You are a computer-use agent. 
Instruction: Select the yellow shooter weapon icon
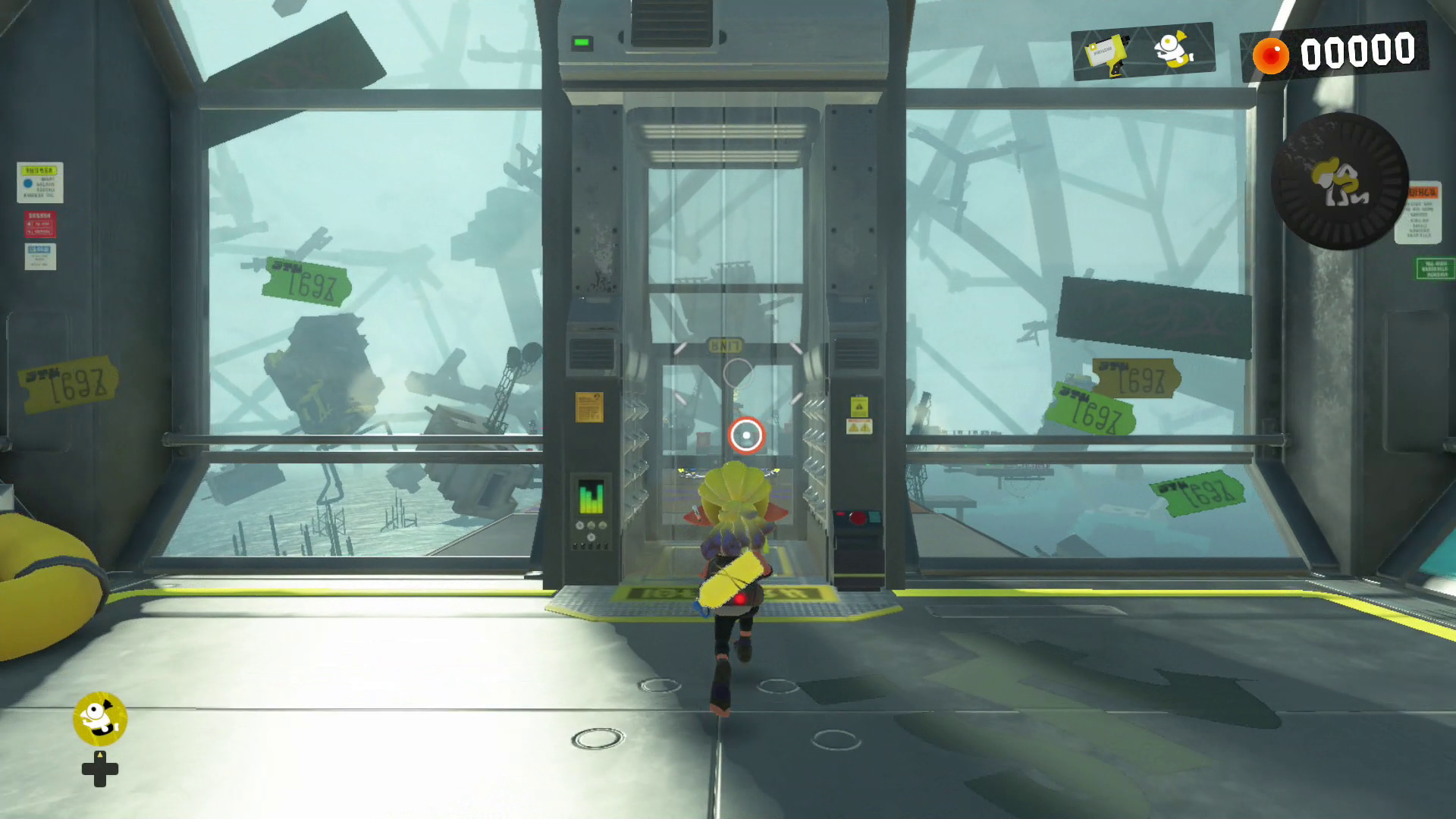[1106, 54]
